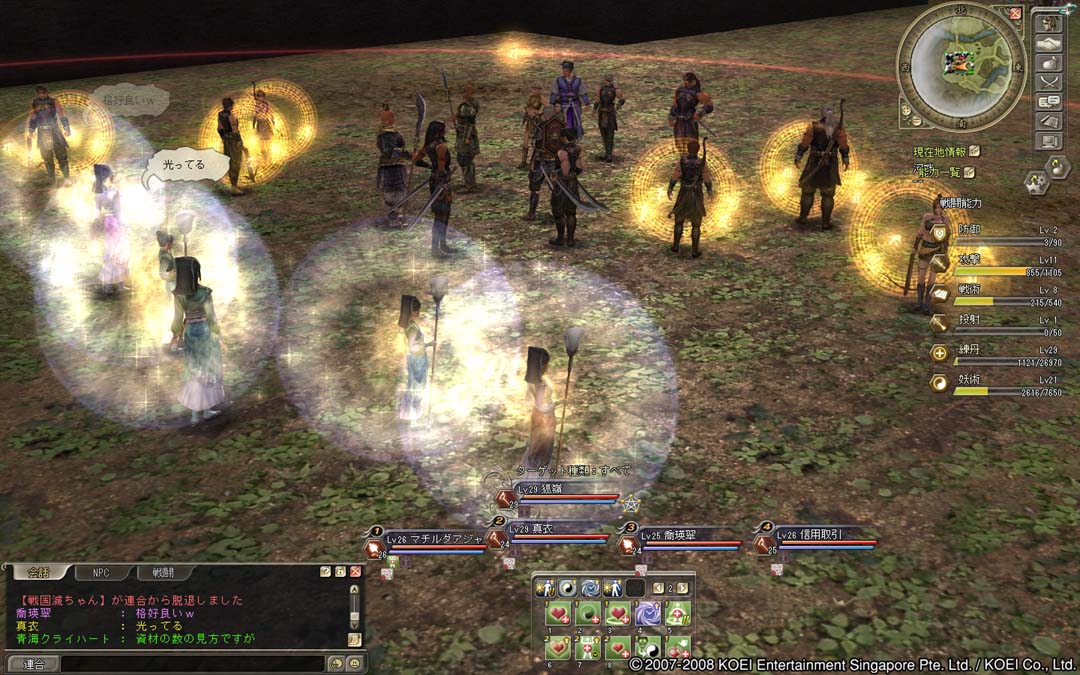Open the emoticon smiley button in chat
Screen dimensions: 1080x675
click(x=353, y=663)
